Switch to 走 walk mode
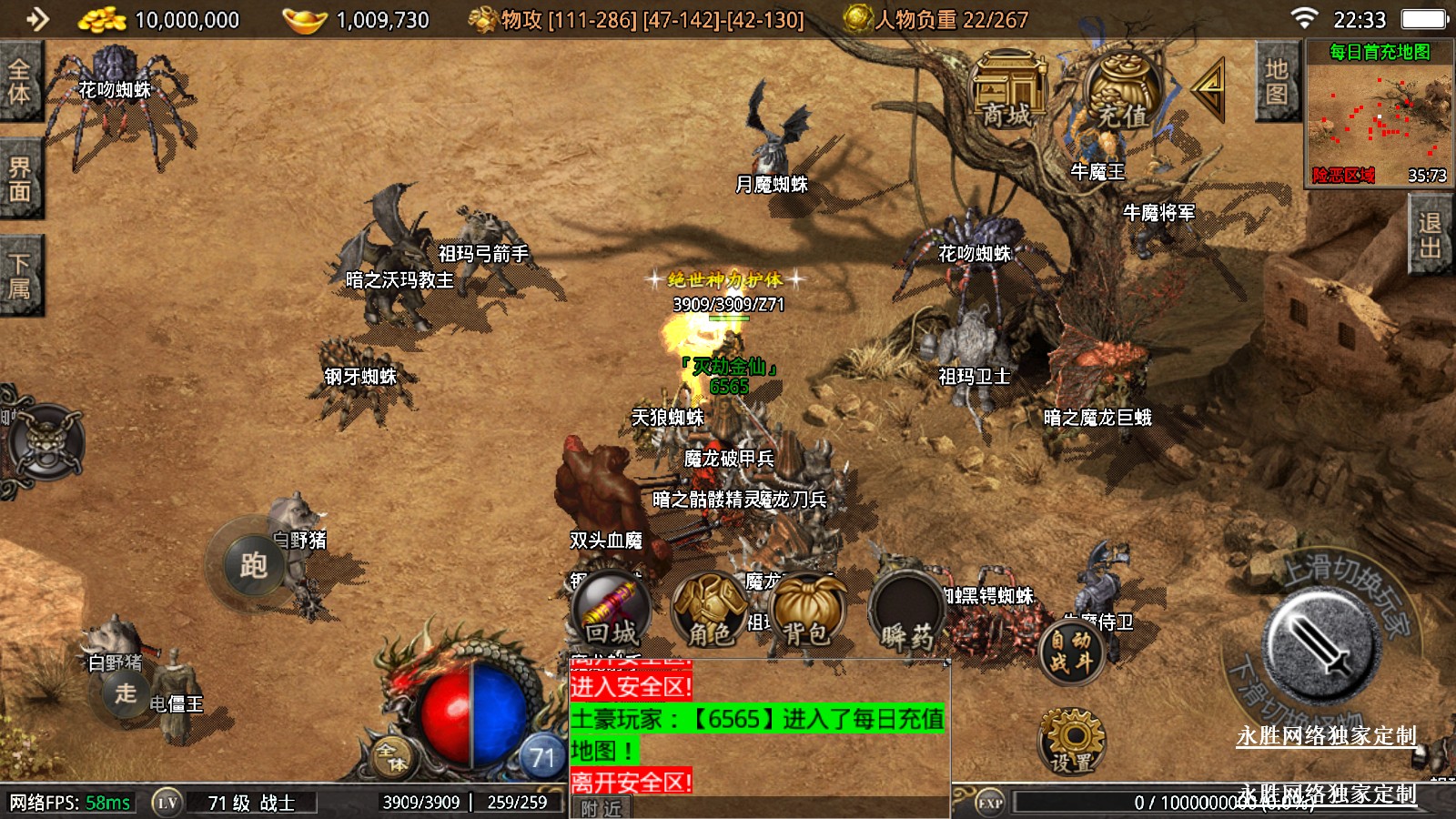The width and height of the screenshot is (1456, 819). click(126, 693)
